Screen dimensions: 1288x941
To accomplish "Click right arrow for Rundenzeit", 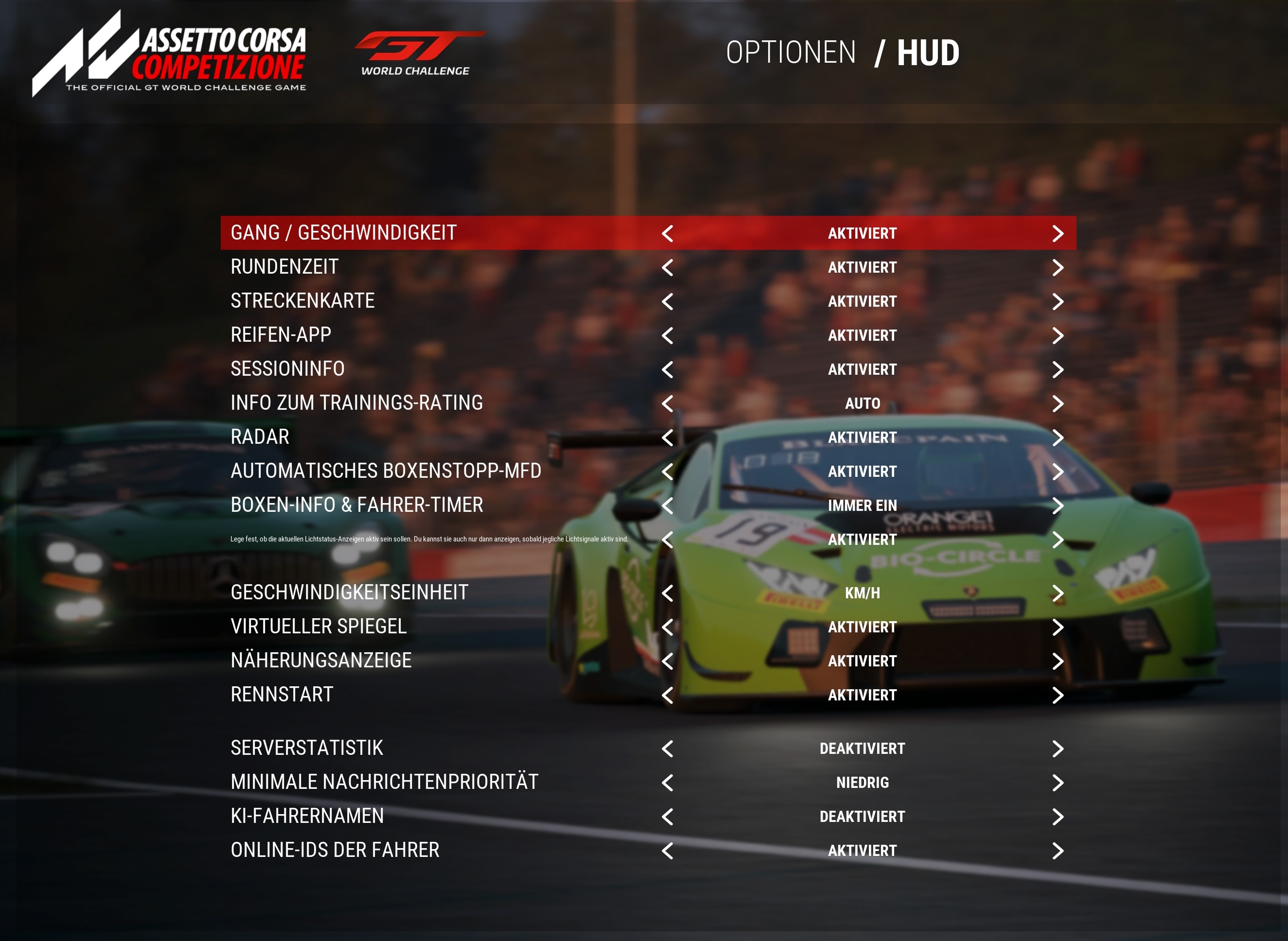I will coord(1057,268).
